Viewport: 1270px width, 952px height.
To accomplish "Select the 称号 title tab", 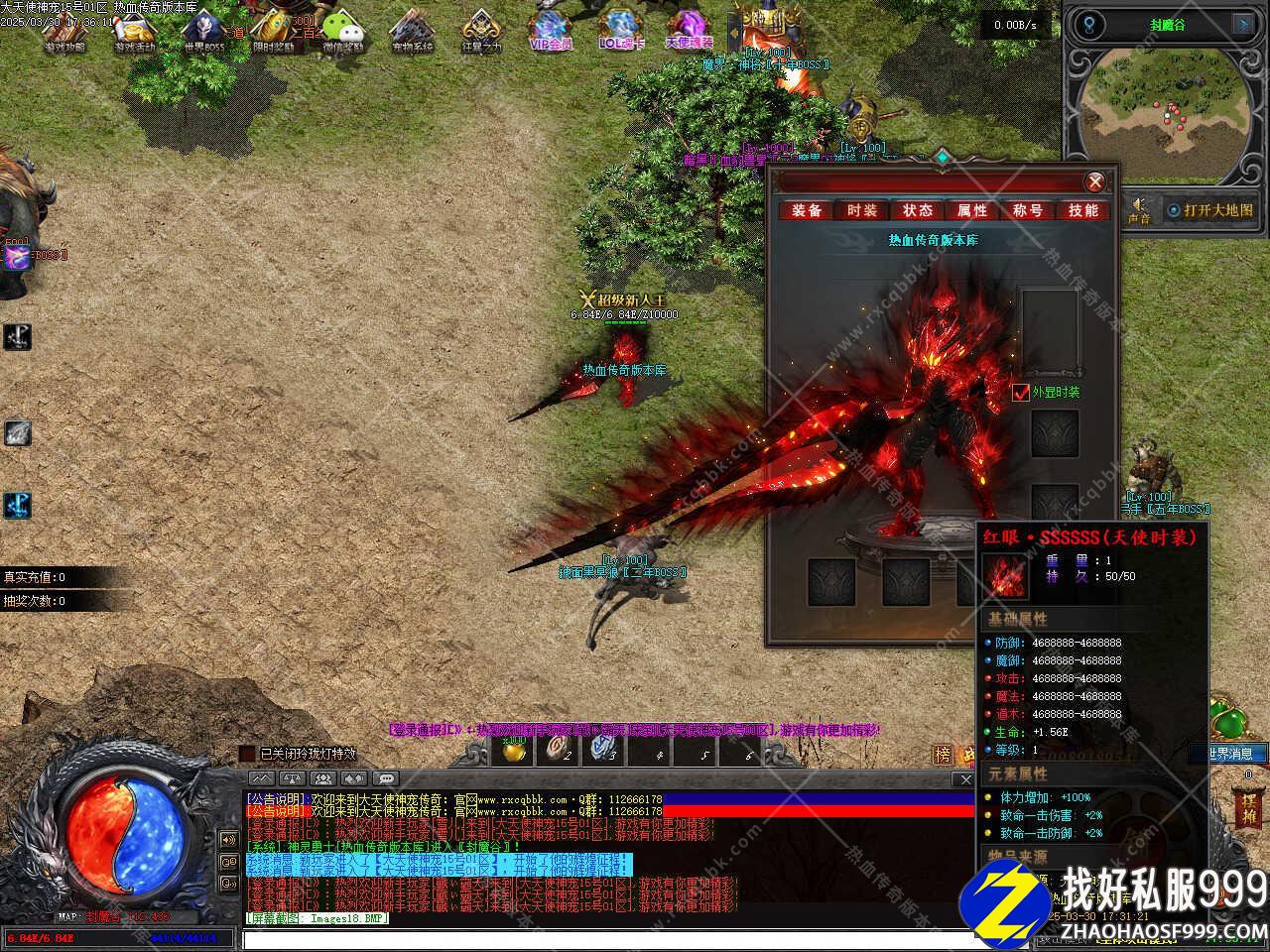I will point(1028,210).
